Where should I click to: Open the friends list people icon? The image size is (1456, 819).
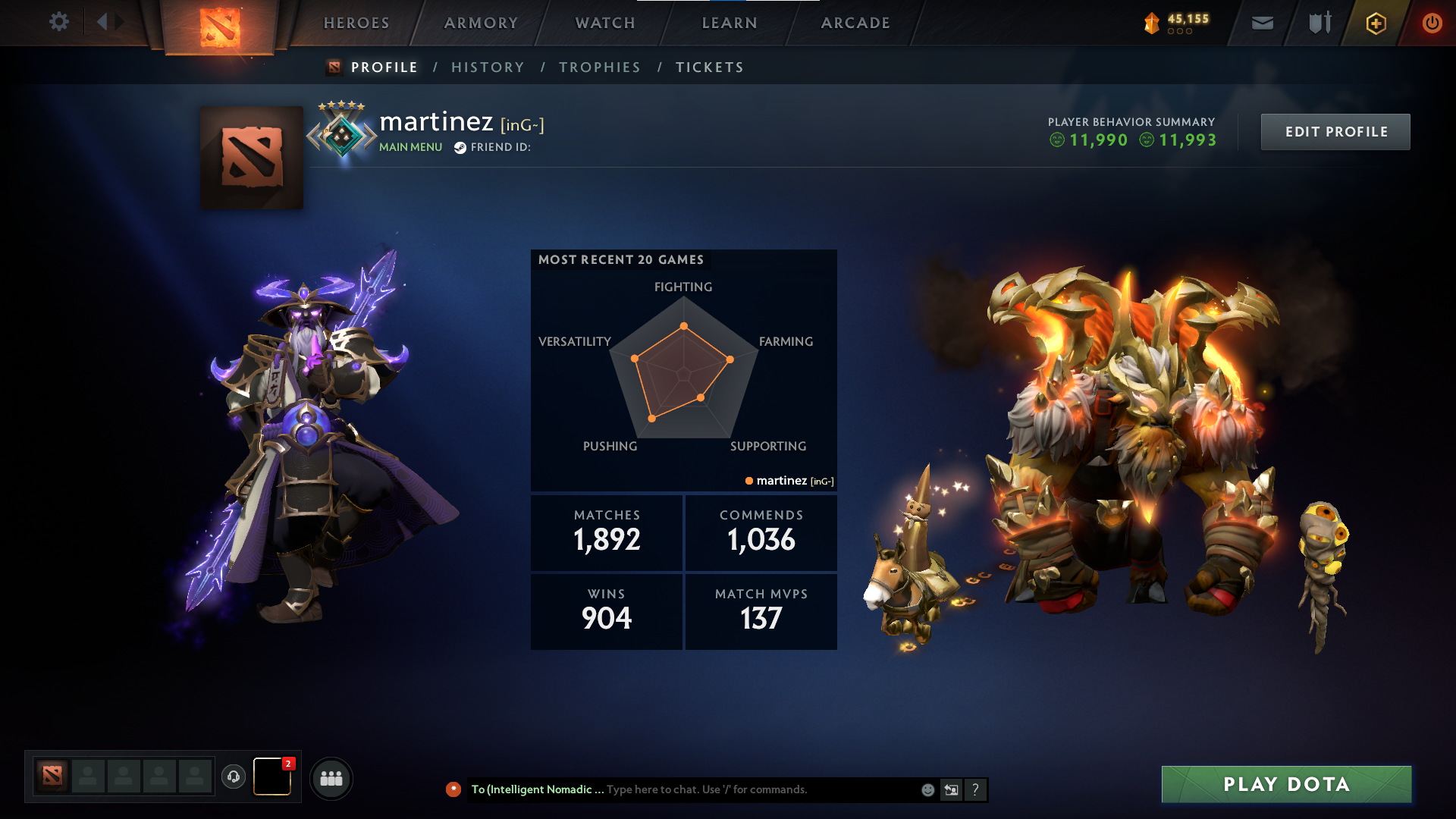(331, 777)
